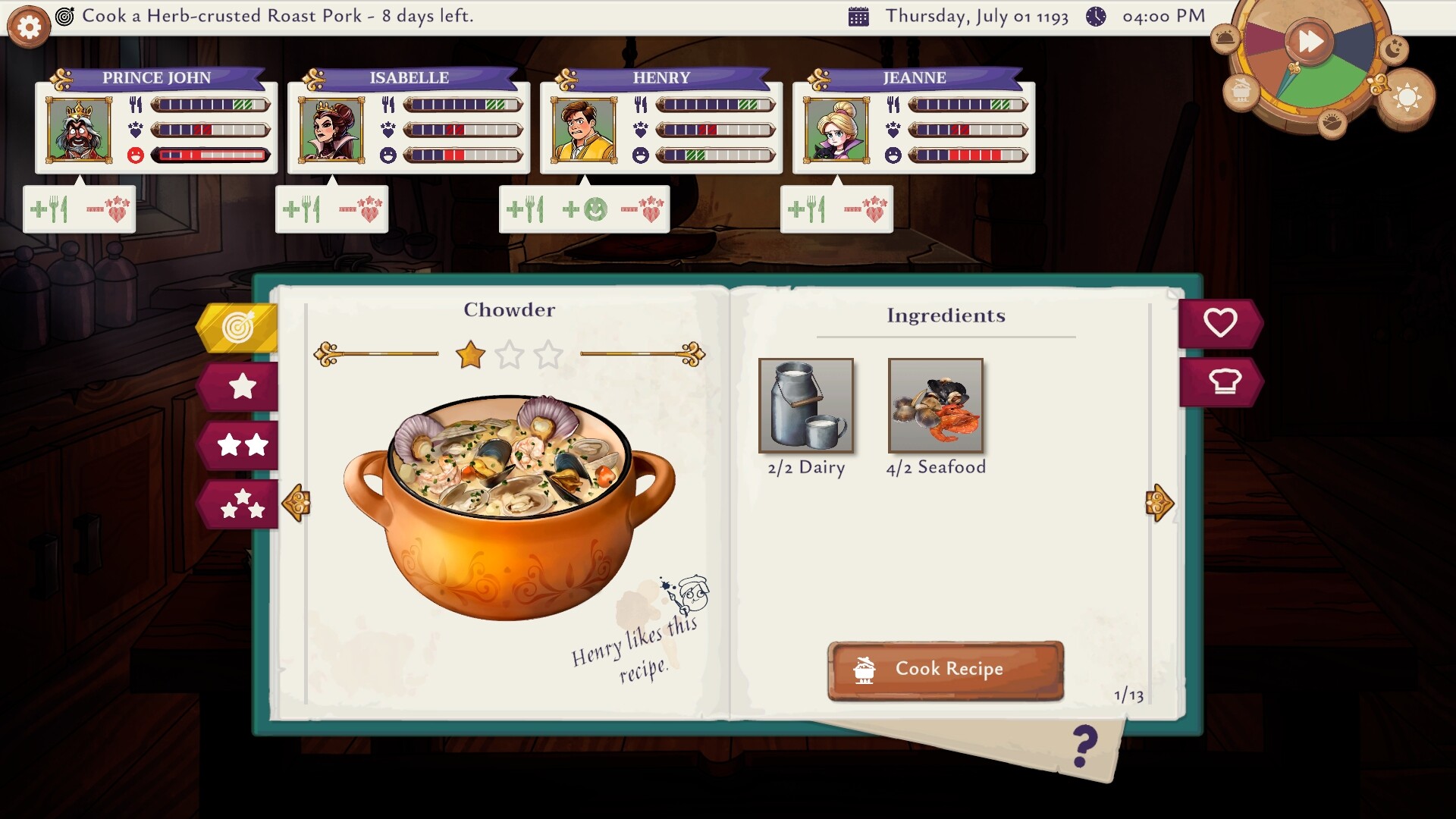
Task: Click the Cook Recipe button
Action: [x=945, y=670]
